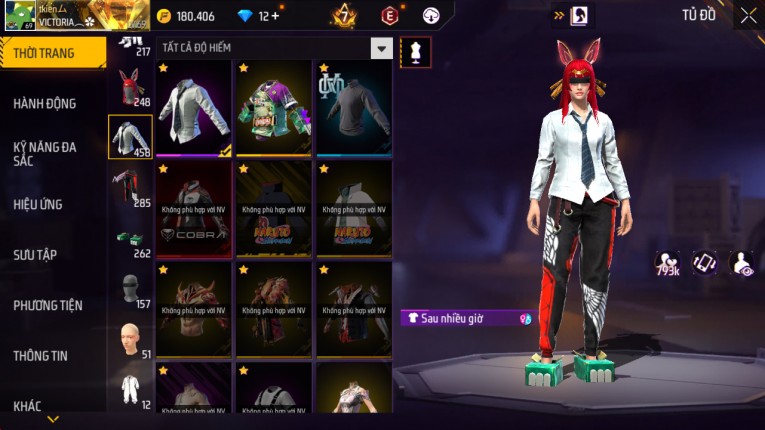
Task: Select the HIỆU ỨNG tab
Action: [x=38, y=204]
